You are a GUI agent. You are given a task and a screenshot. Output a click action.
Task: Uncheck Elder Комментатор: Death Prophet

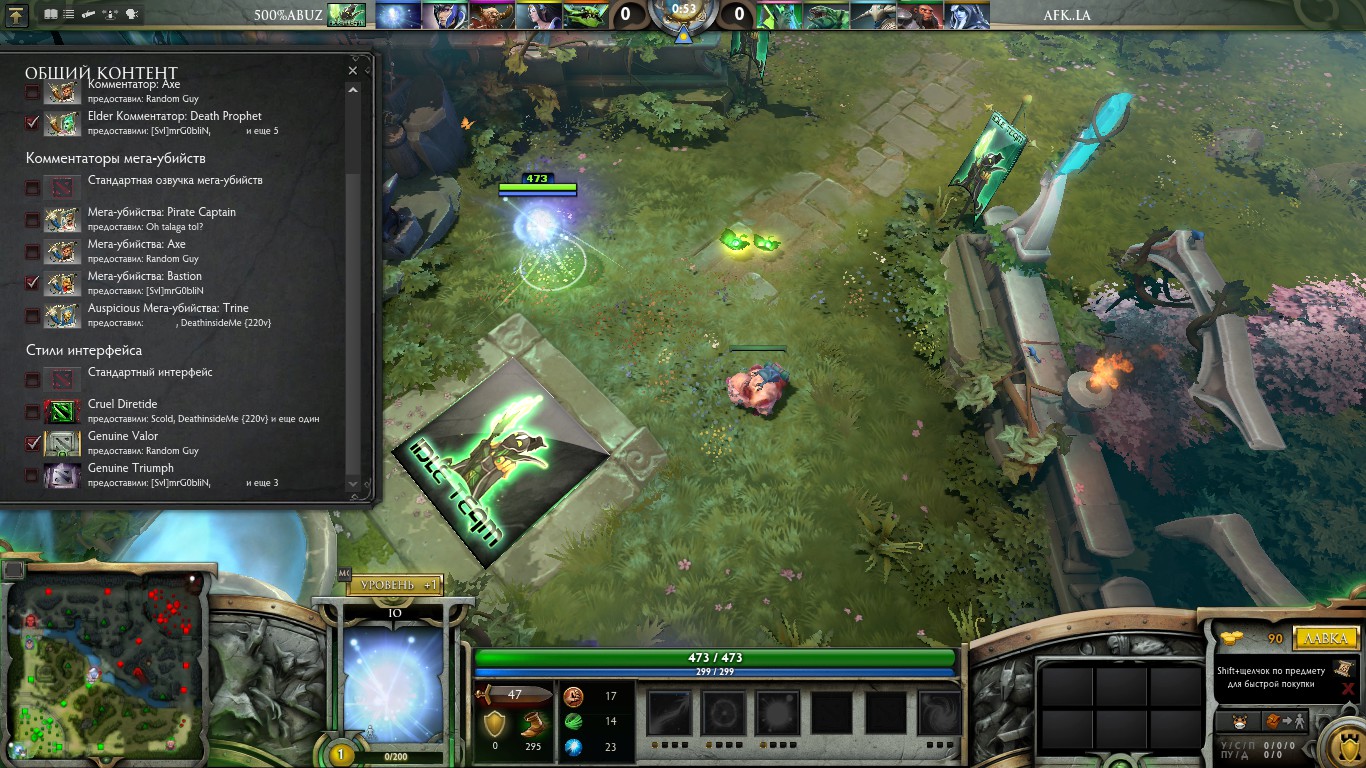[x=33, y=123]
